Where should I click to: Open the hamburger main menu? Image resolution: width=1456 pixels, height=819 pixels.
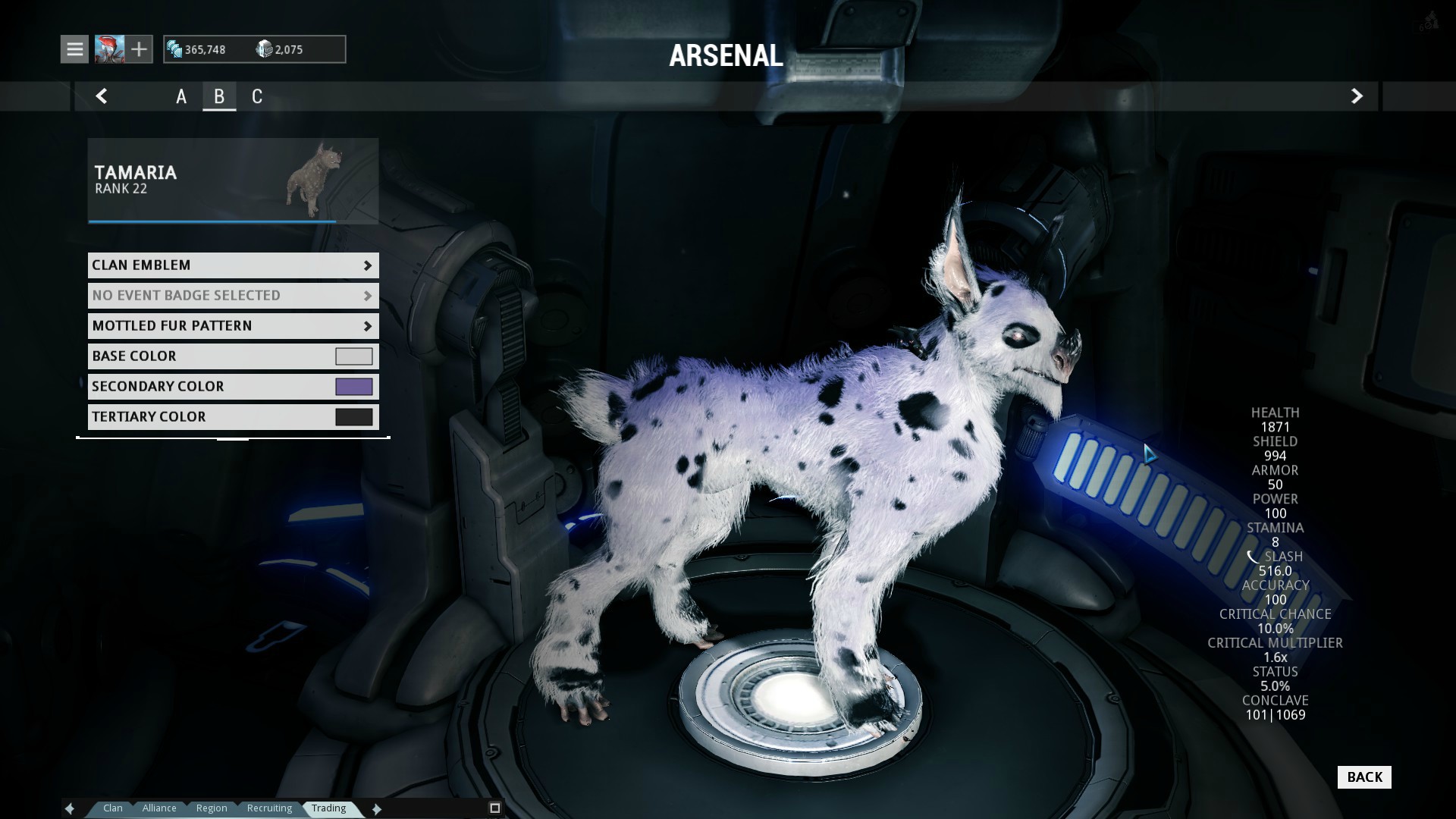pyautogui.click(x=74, y=49)
